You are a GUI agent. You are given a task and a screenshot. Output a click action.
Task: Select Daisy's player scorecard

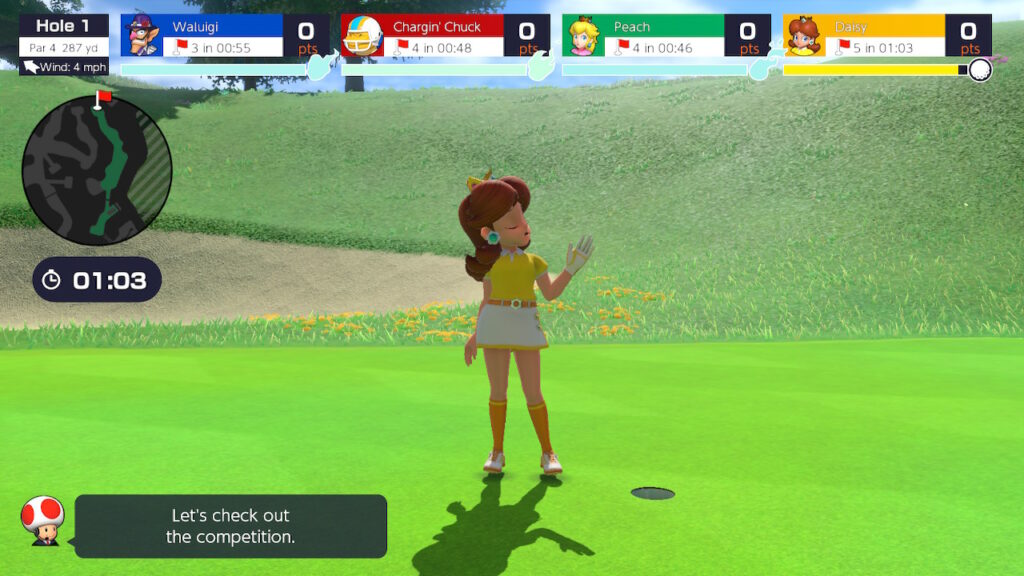coord(887,36)
